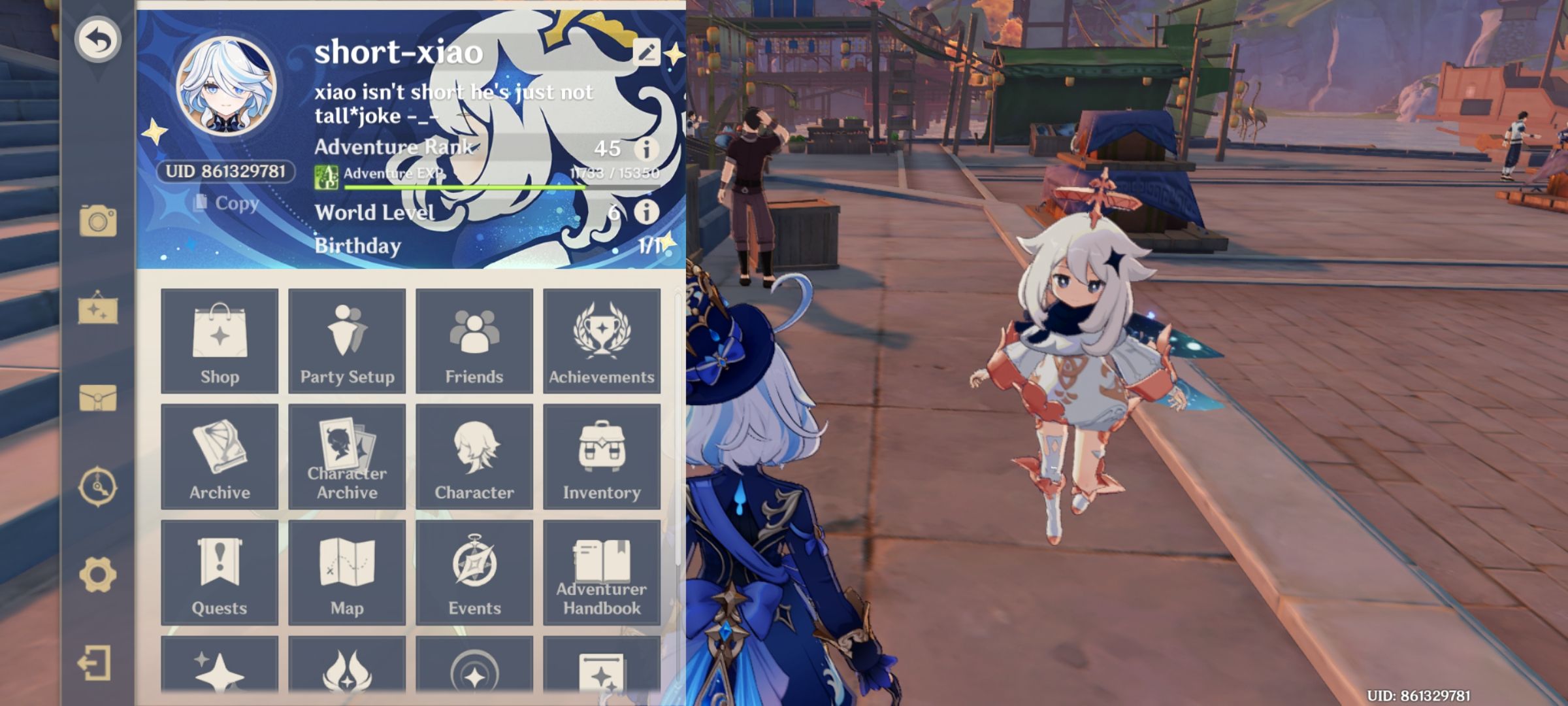The width and height of the screenshot is (1568, 706).
Task: Open the Adventurer Handbook
Action: (x=601, y=571)
